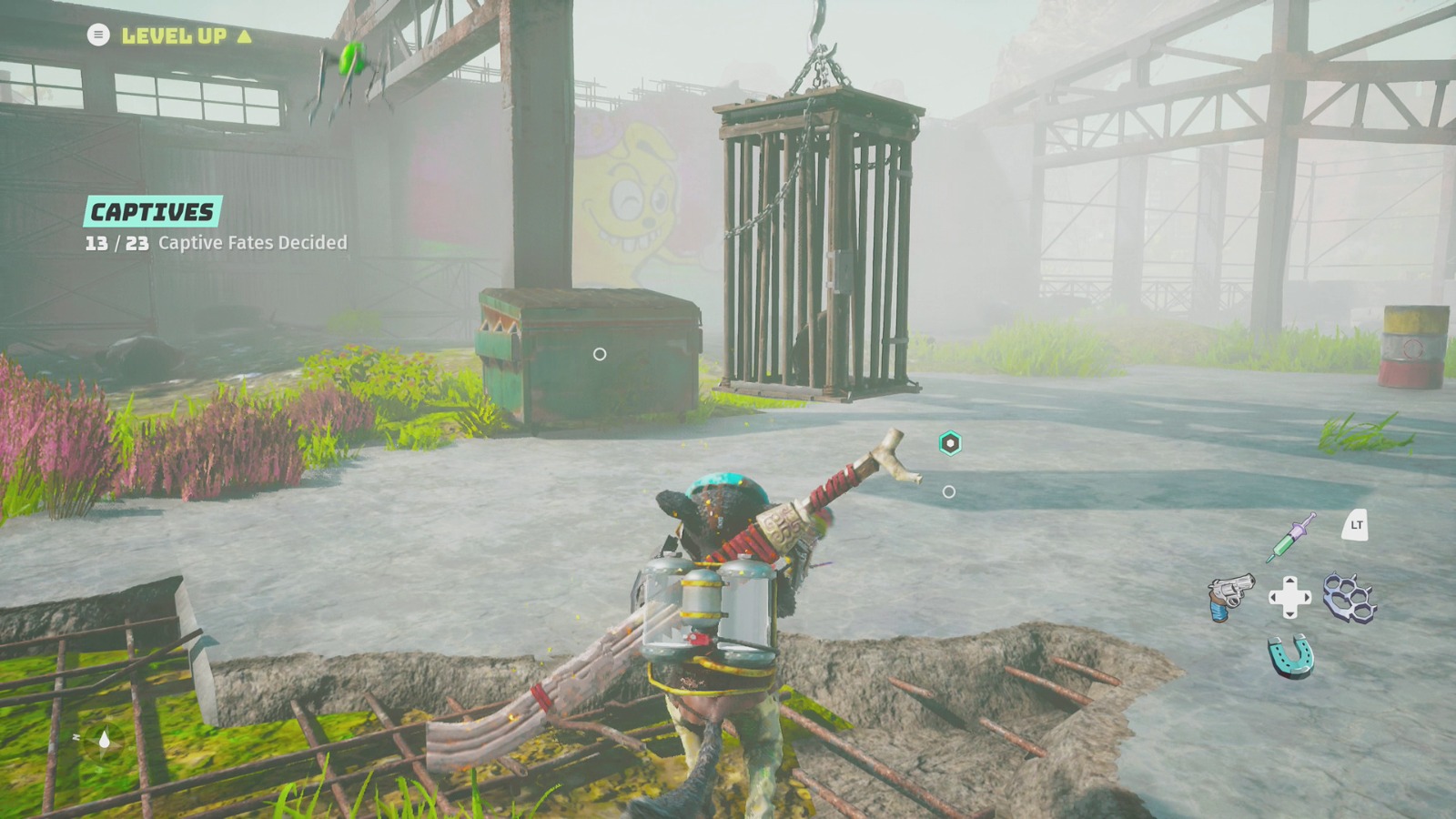Click the white d-pad cross icon
The image size is (1456, 819).
[x=1290, y=597]
